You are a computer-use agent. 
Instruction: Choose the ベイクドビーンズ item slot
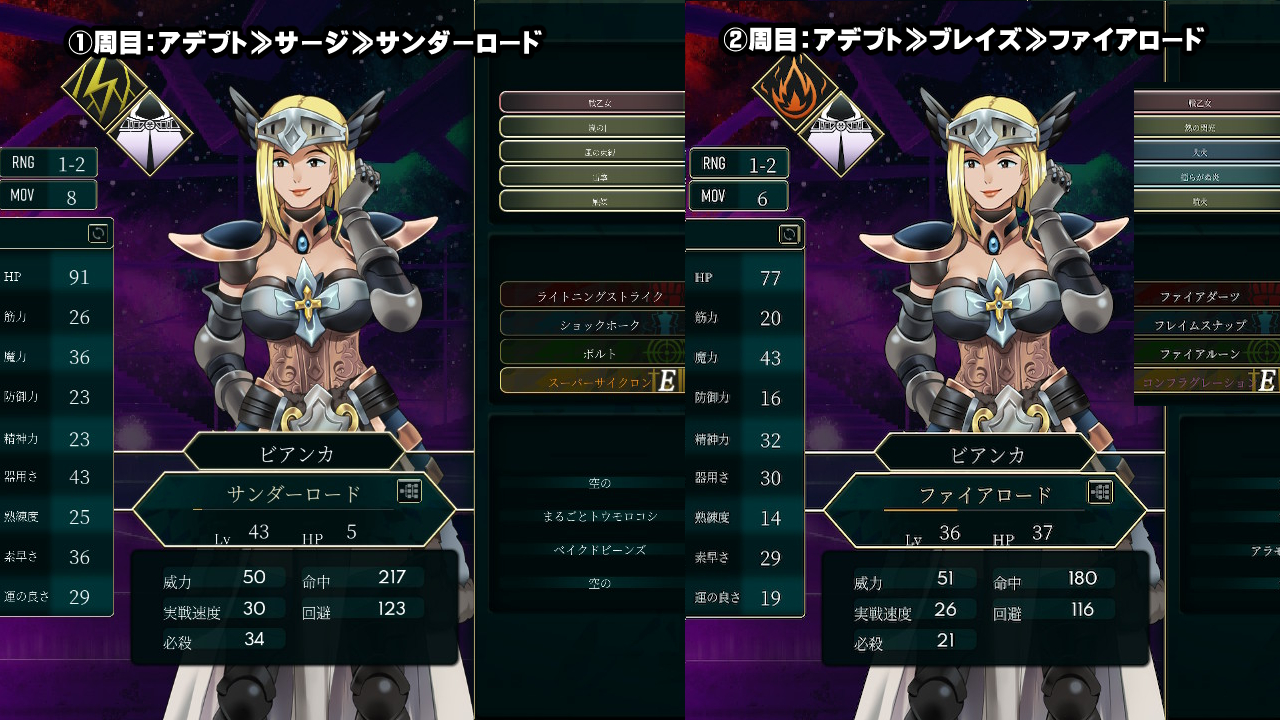[599, 549]
